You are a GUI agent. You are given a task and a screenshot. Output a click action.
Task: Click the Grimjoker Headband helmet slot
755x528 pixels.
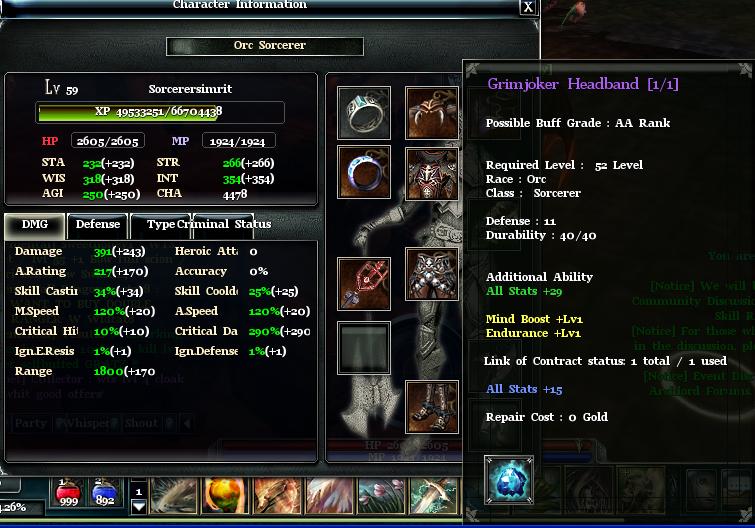tap(432, 114)
